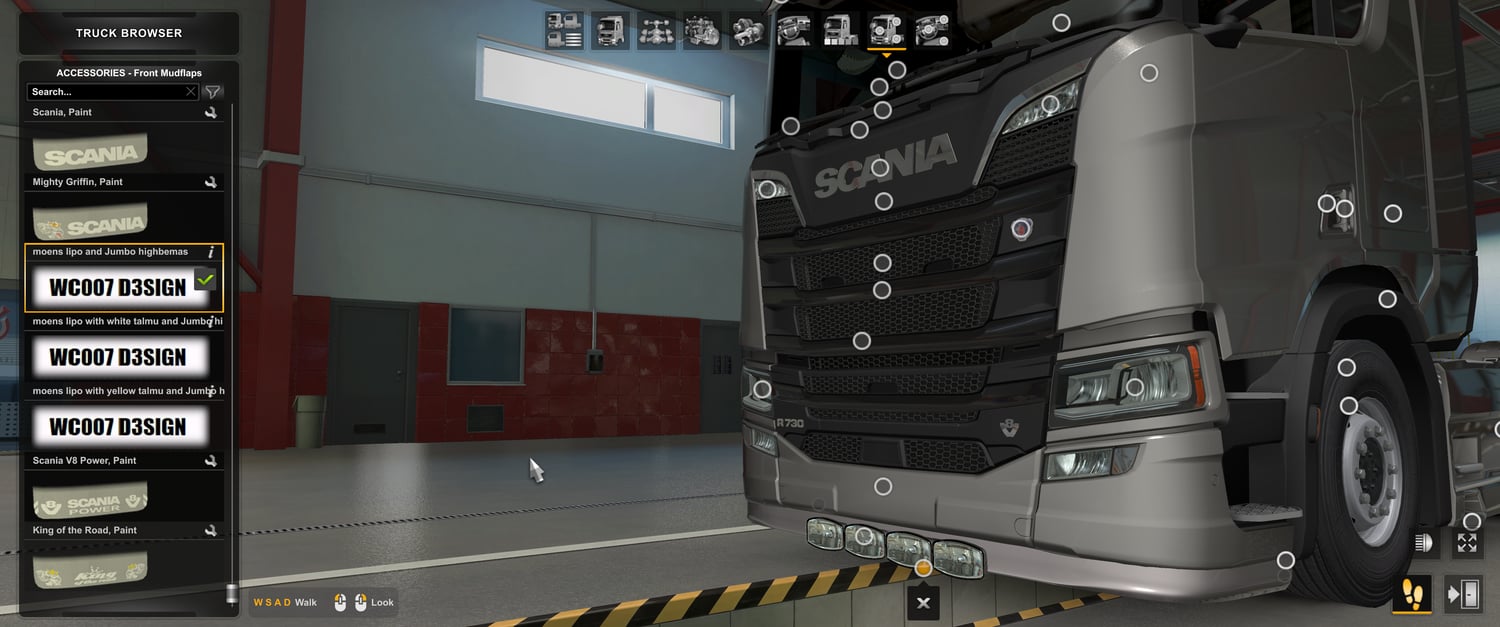Image resolution: width=1500 pixels, height=627 pixels.
Task: Exit the workshop via door icon
Action: tap(1463, 594)
